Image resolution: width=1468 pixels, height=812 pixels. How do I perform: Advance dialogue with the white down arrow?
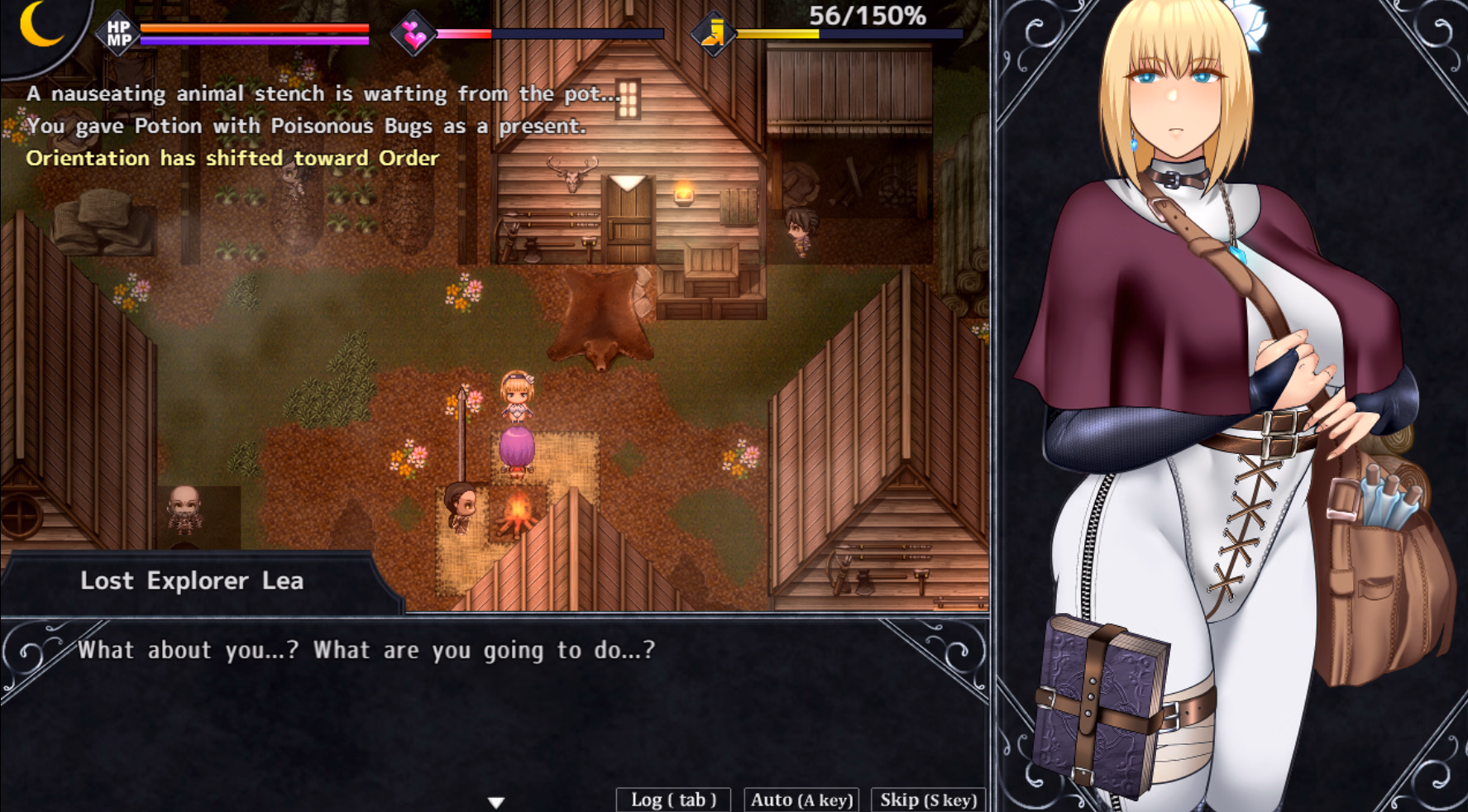(496, 802)
